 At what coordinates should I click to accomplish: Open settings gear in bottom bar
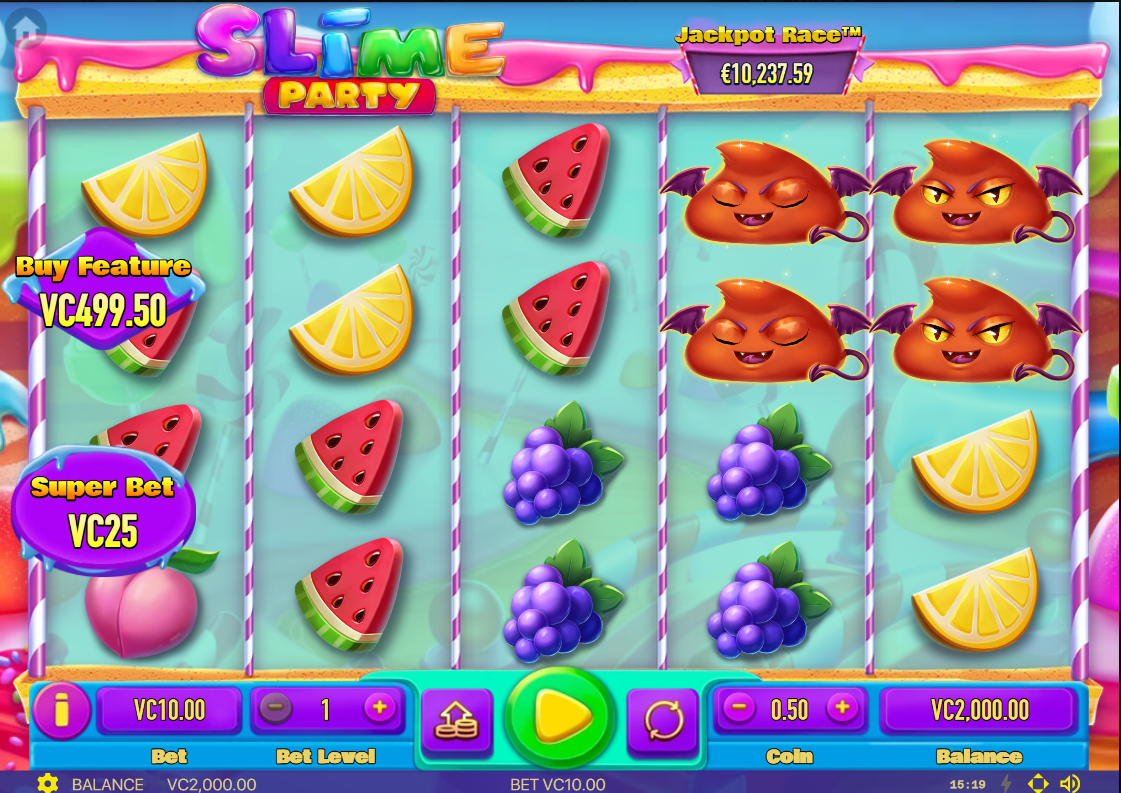(x=47, y=784)
